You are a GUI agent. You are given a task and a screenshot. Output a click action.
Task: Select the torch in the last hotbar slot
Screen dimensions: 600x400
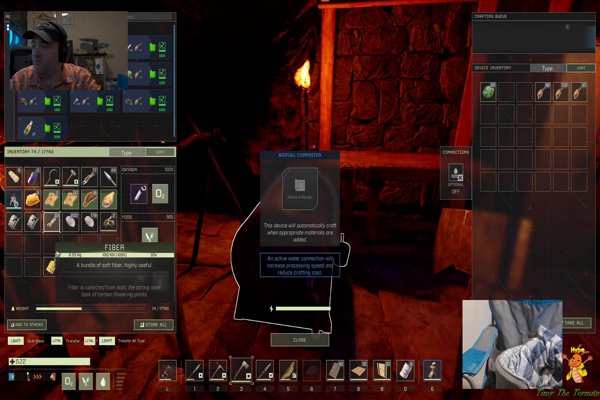pos(431,371)
